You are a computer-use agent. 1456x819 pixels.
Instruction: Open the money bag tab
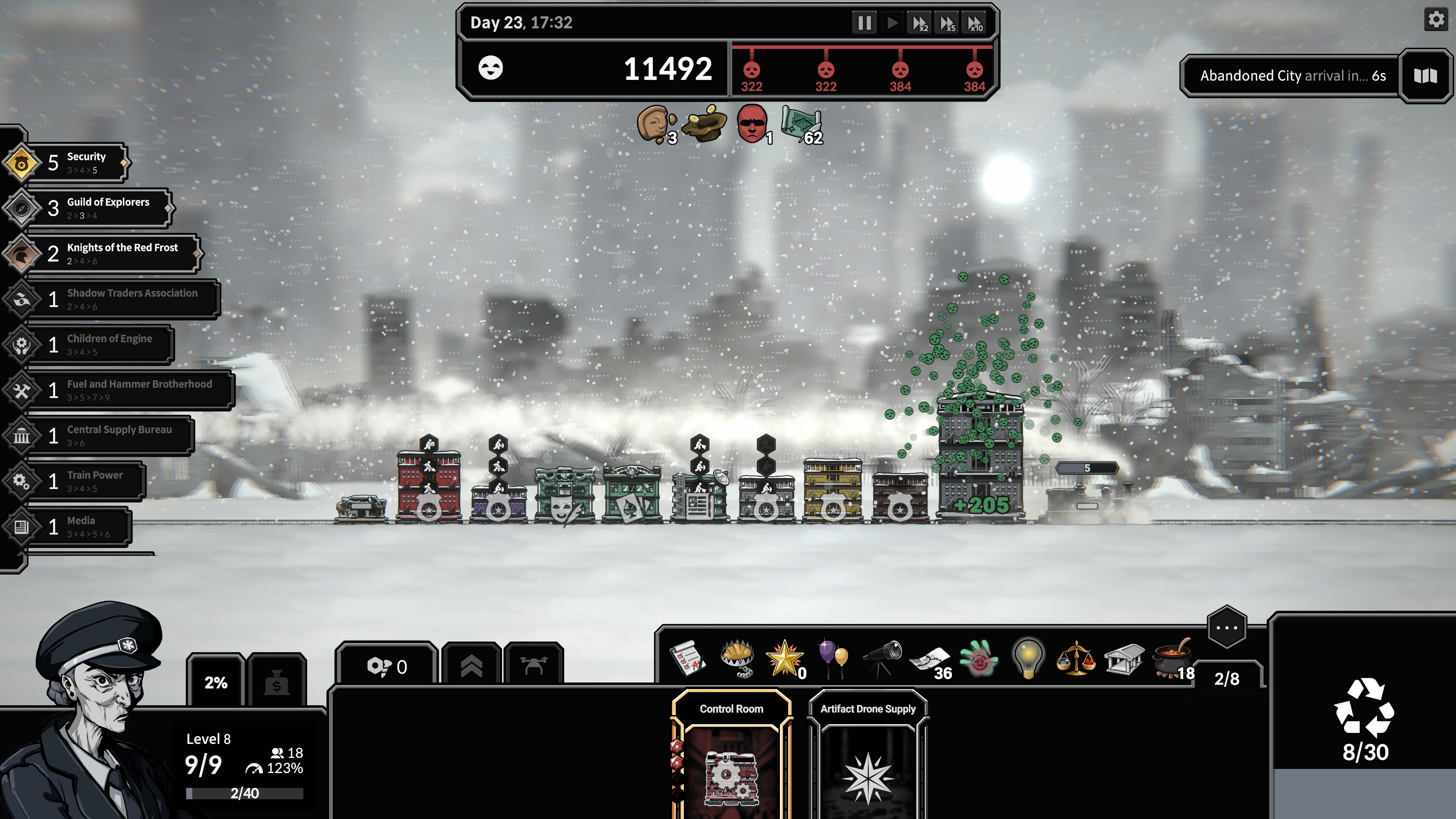(277, 681)
